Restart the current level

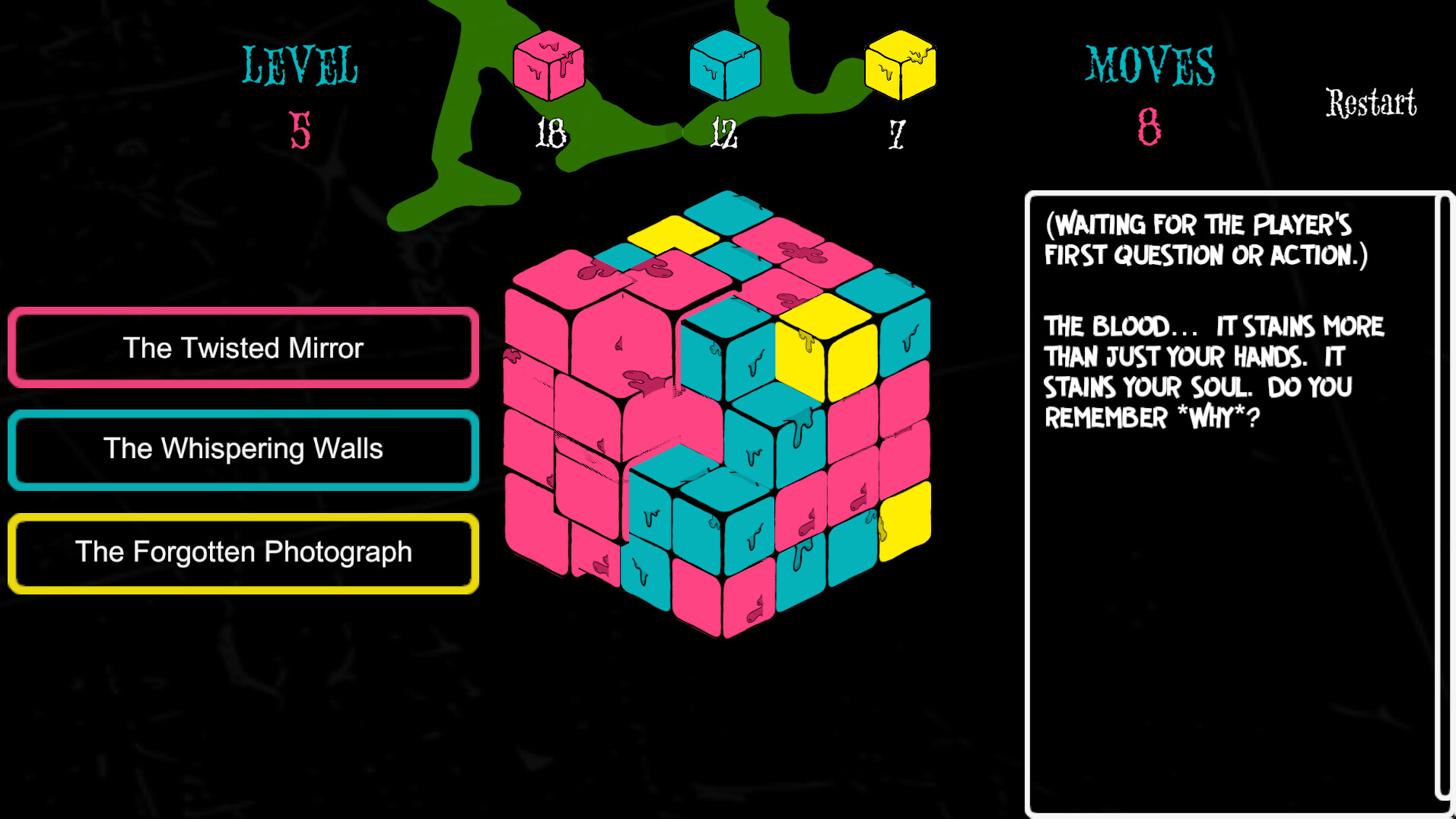pos(1371,104)
